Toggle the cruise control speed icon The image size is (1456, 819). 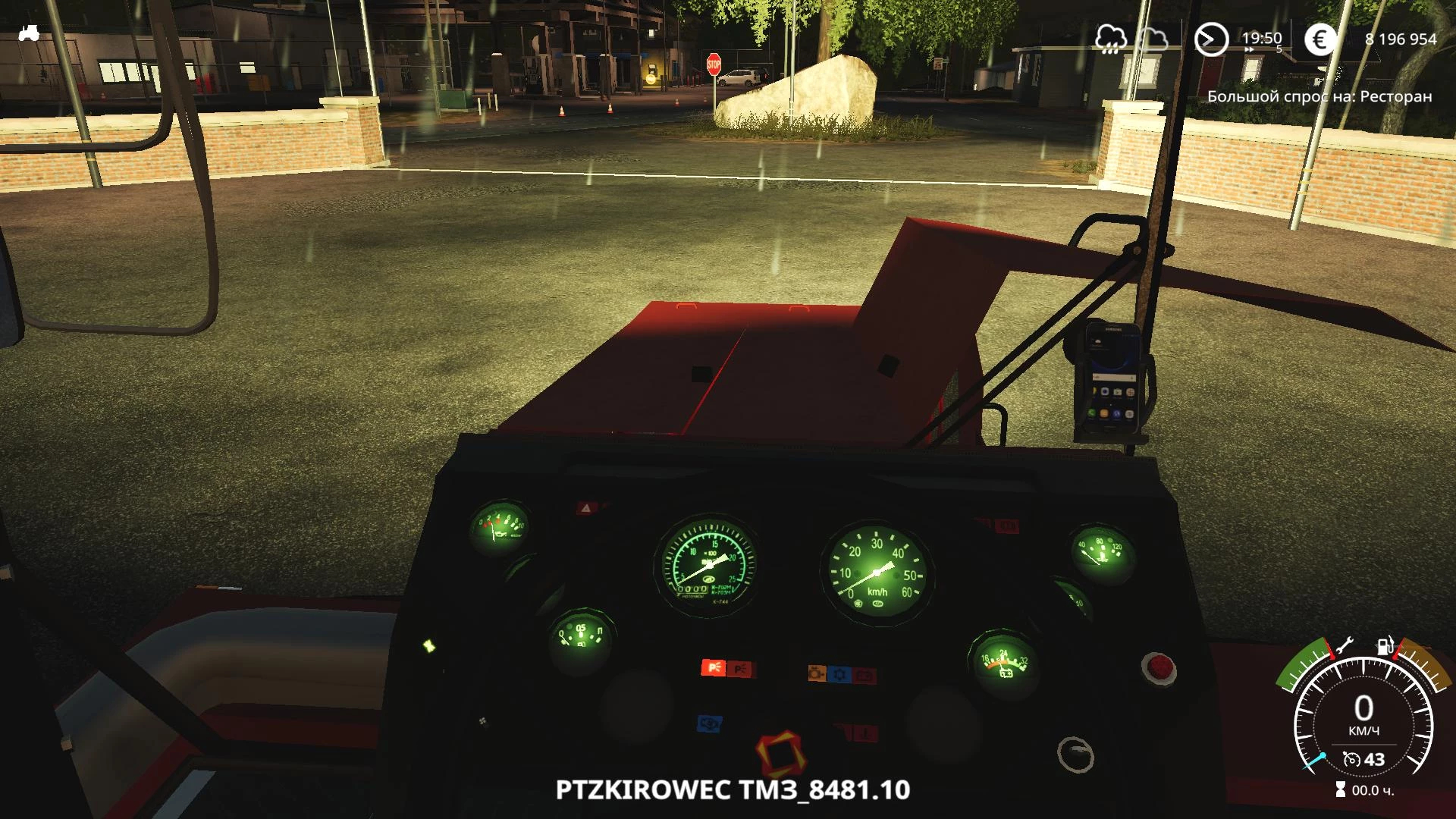1351,759
